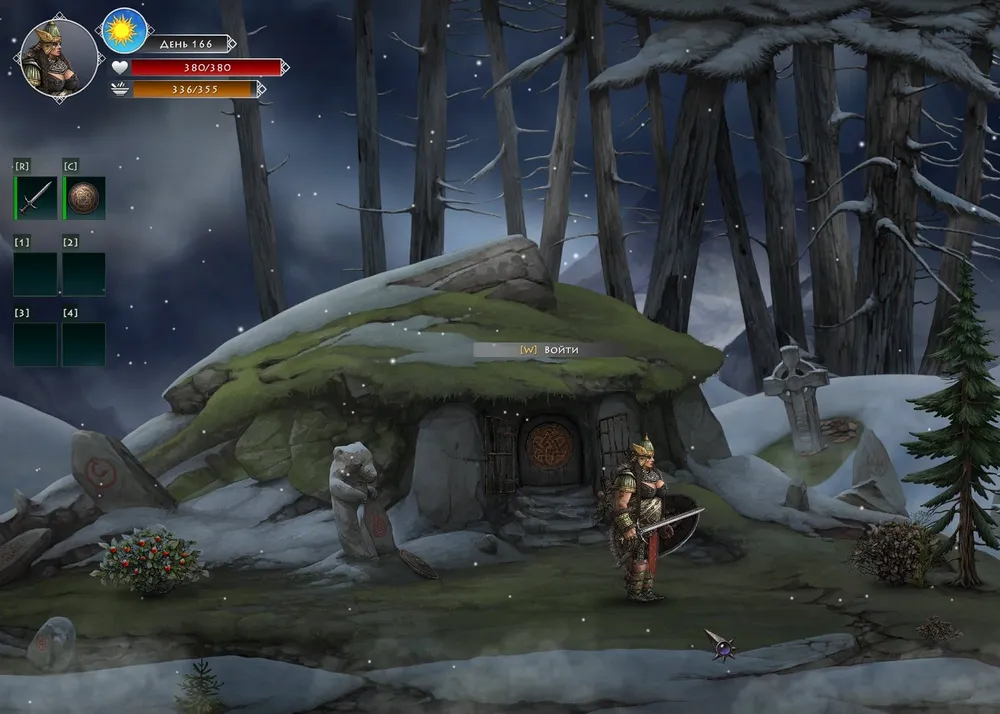Select the equipped sword slot
Screen dimensions: 1000x714
point(35,198)
